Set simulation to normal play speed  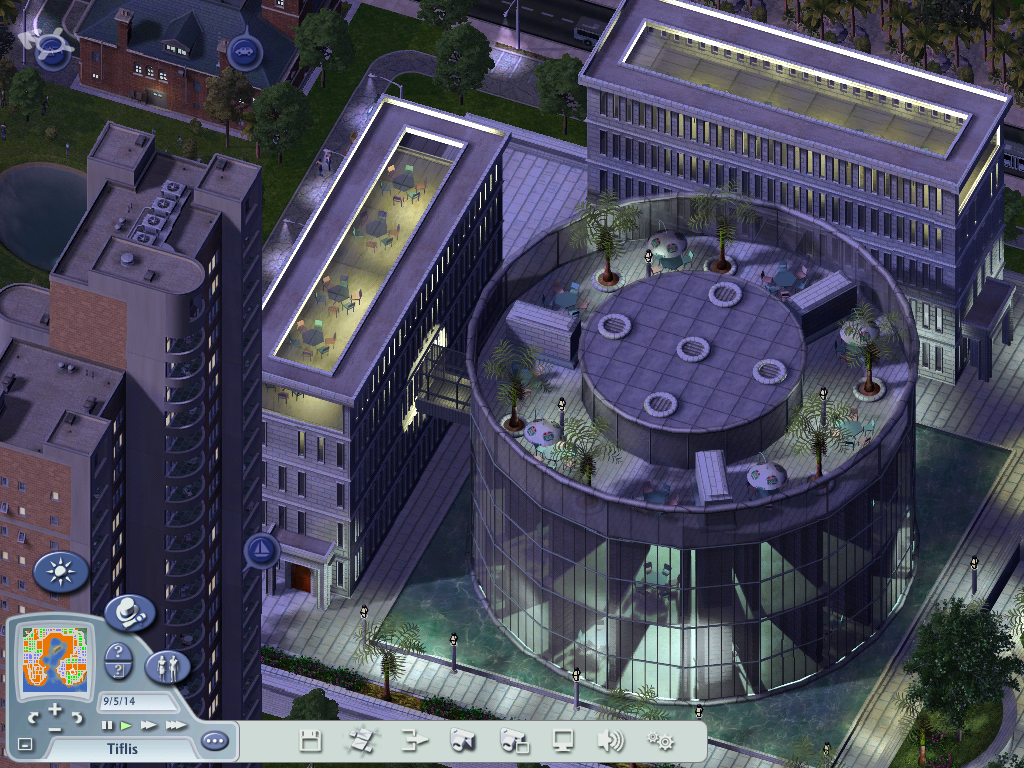click(126, 725)
